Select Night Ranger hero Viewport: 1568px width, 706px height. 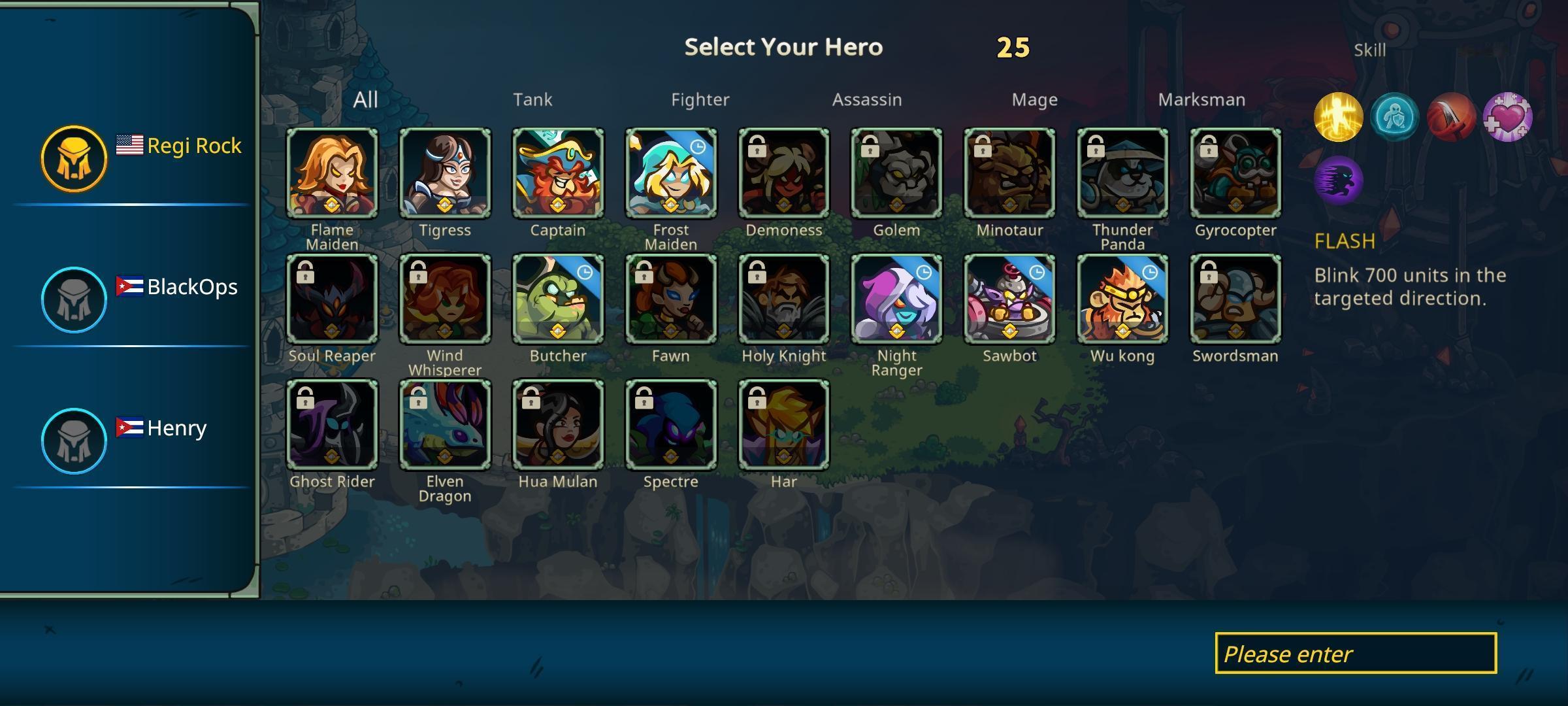pos(896,299)
